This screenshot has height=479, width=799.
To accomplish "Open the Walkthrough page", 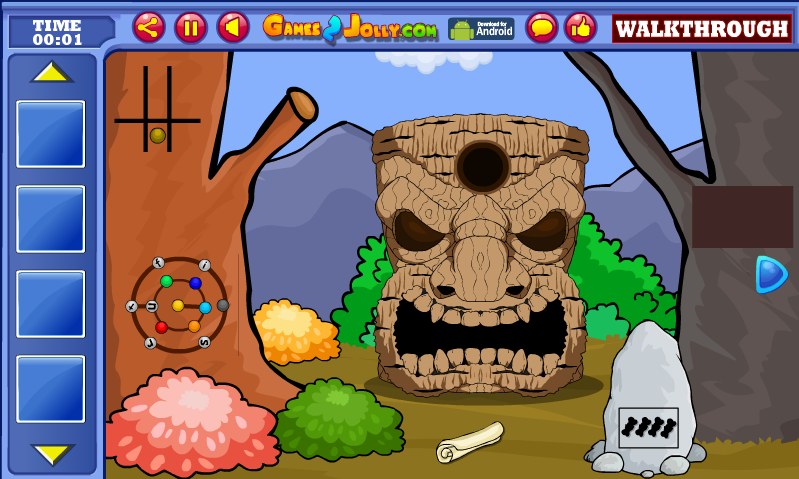I will [701, 28].
